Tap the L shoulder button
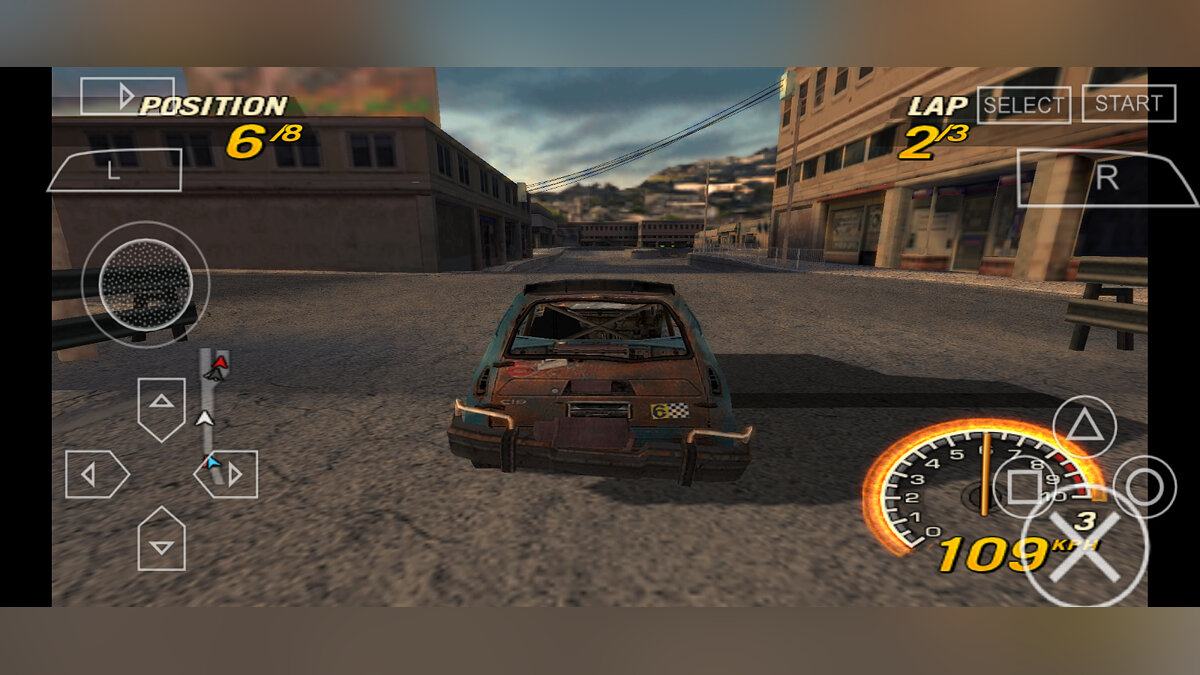1200x675 pixels. click(114, 171)
